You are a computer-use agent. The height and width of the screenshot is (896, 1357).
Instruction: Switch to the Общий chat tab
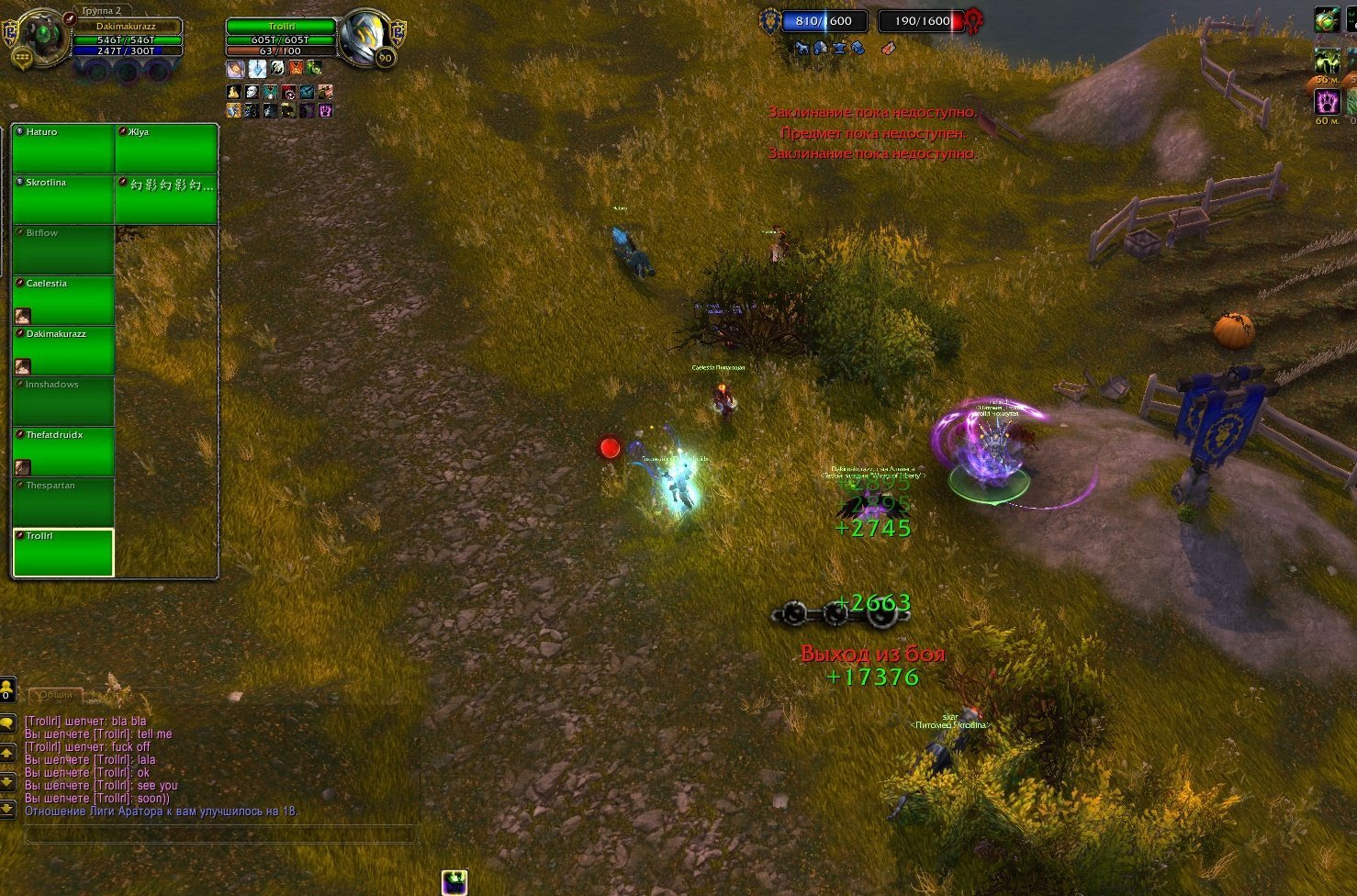(x=55, y=695)
